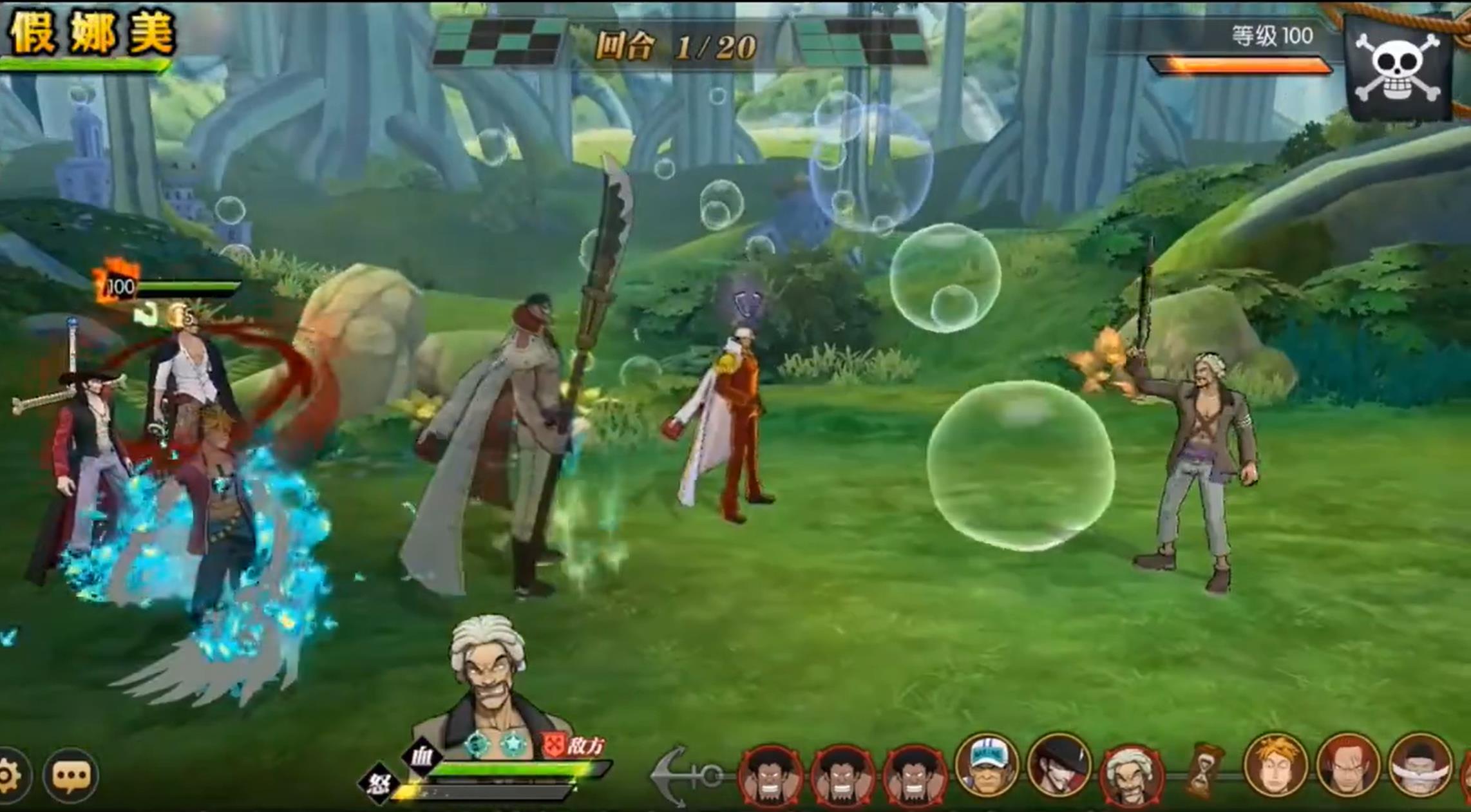Click the hourglass turn marker
Screen dimensions: 1471x812
point(1201,770)
